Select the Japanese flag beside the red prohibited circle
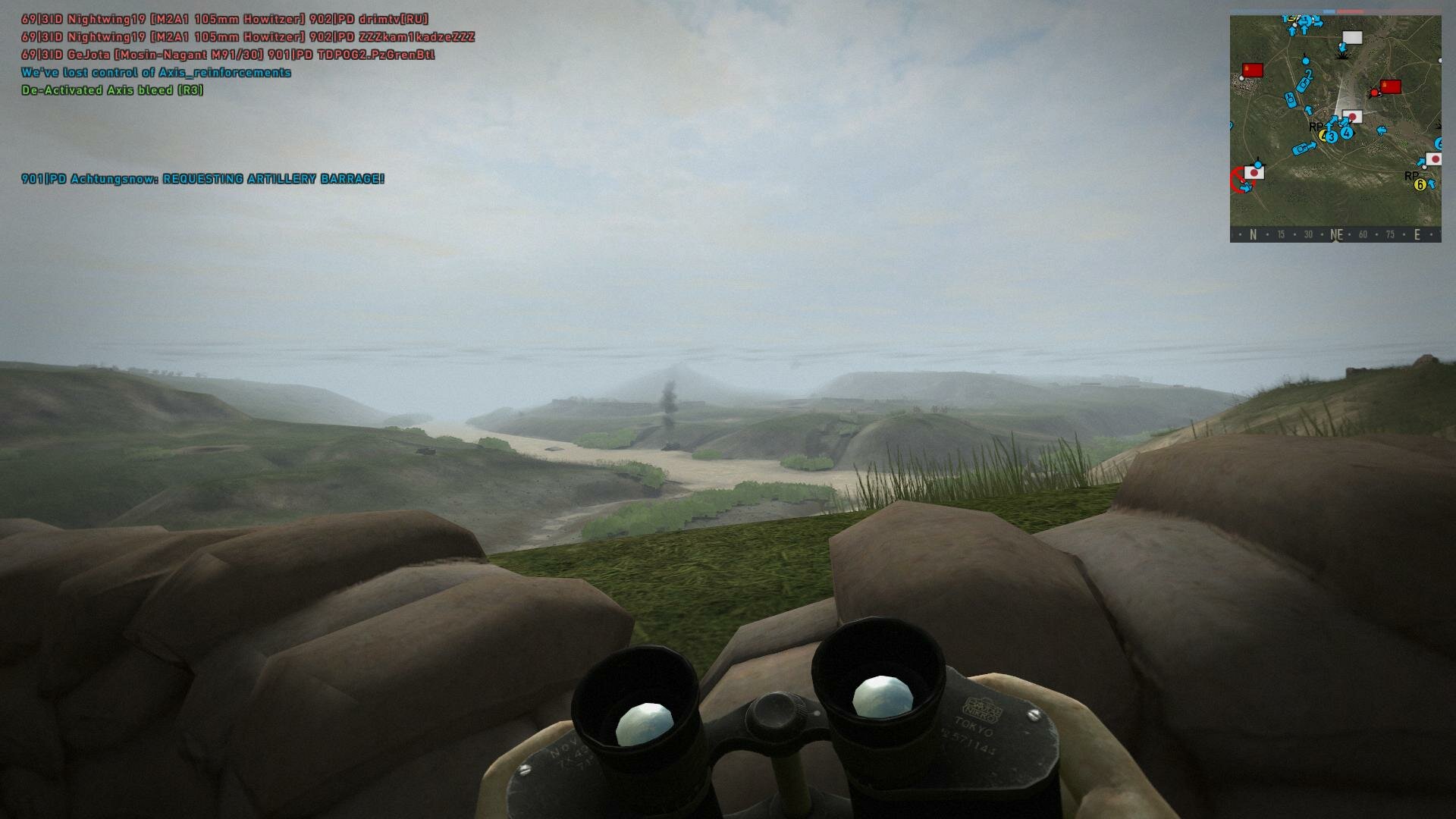The image size is (1456, 819). (1254, 173)
